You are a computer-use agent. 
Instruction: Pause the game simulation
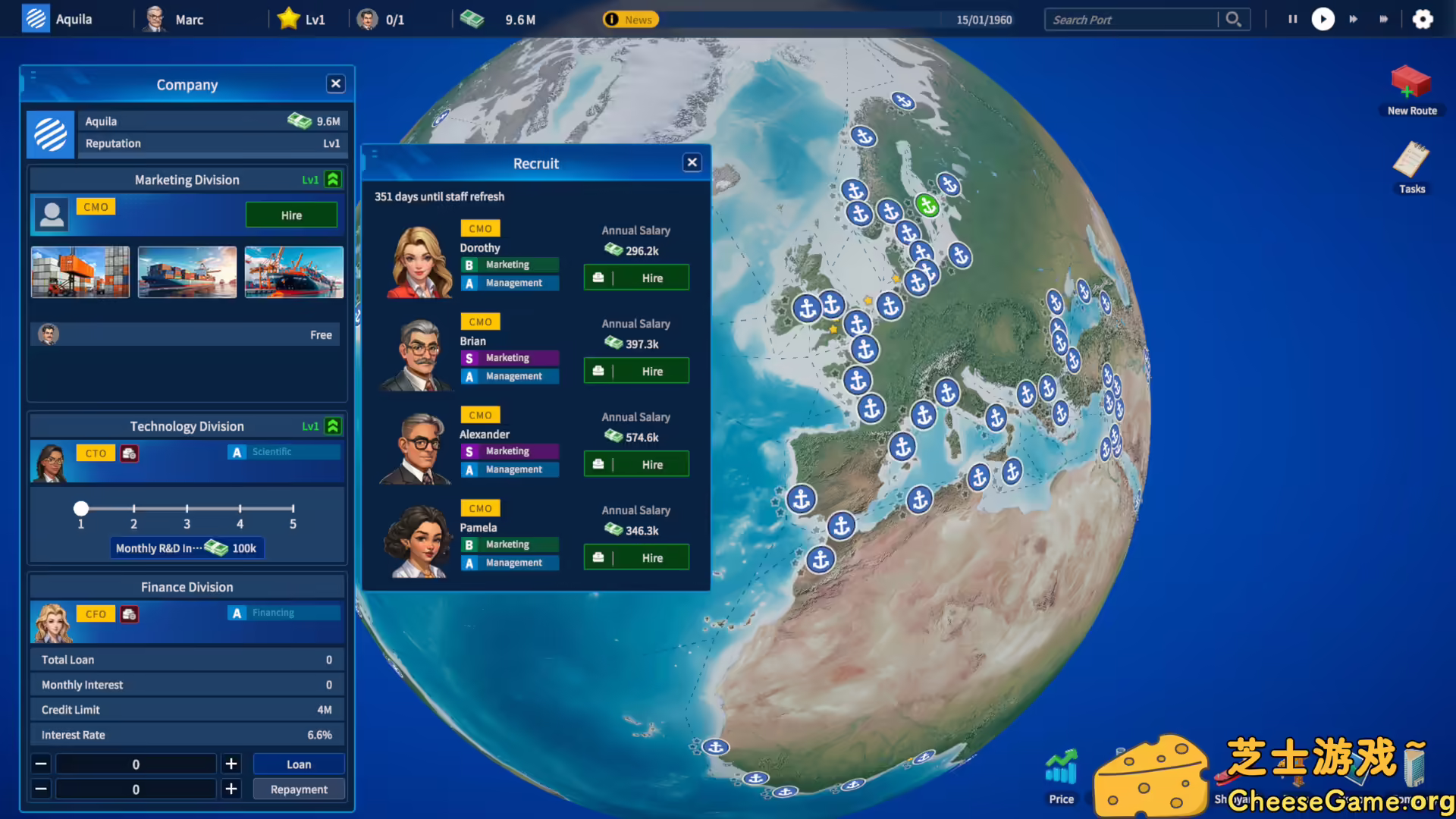click(1292, 19)
